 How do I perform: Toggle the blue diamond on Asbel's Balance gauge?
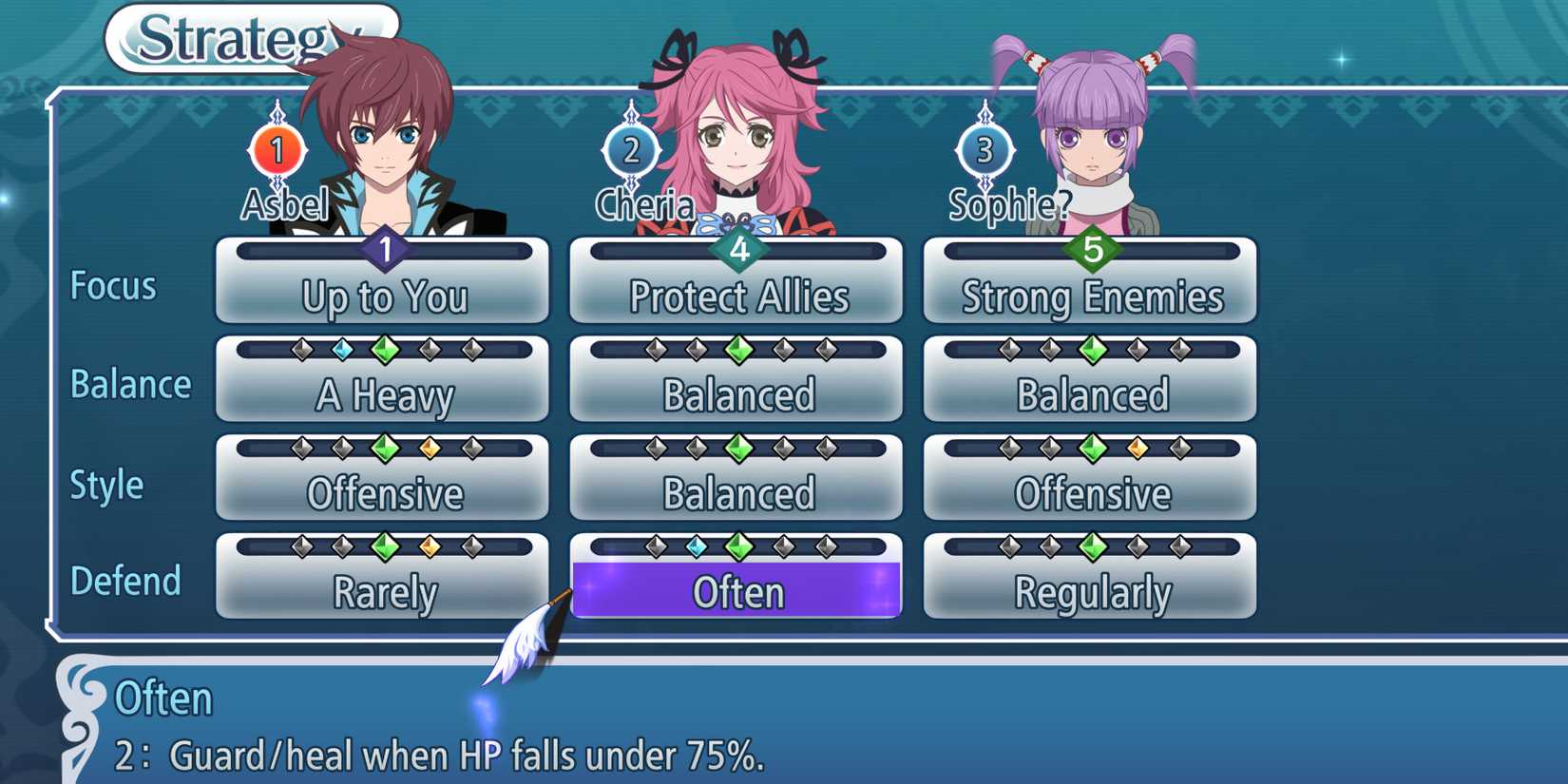click(344, 347)
